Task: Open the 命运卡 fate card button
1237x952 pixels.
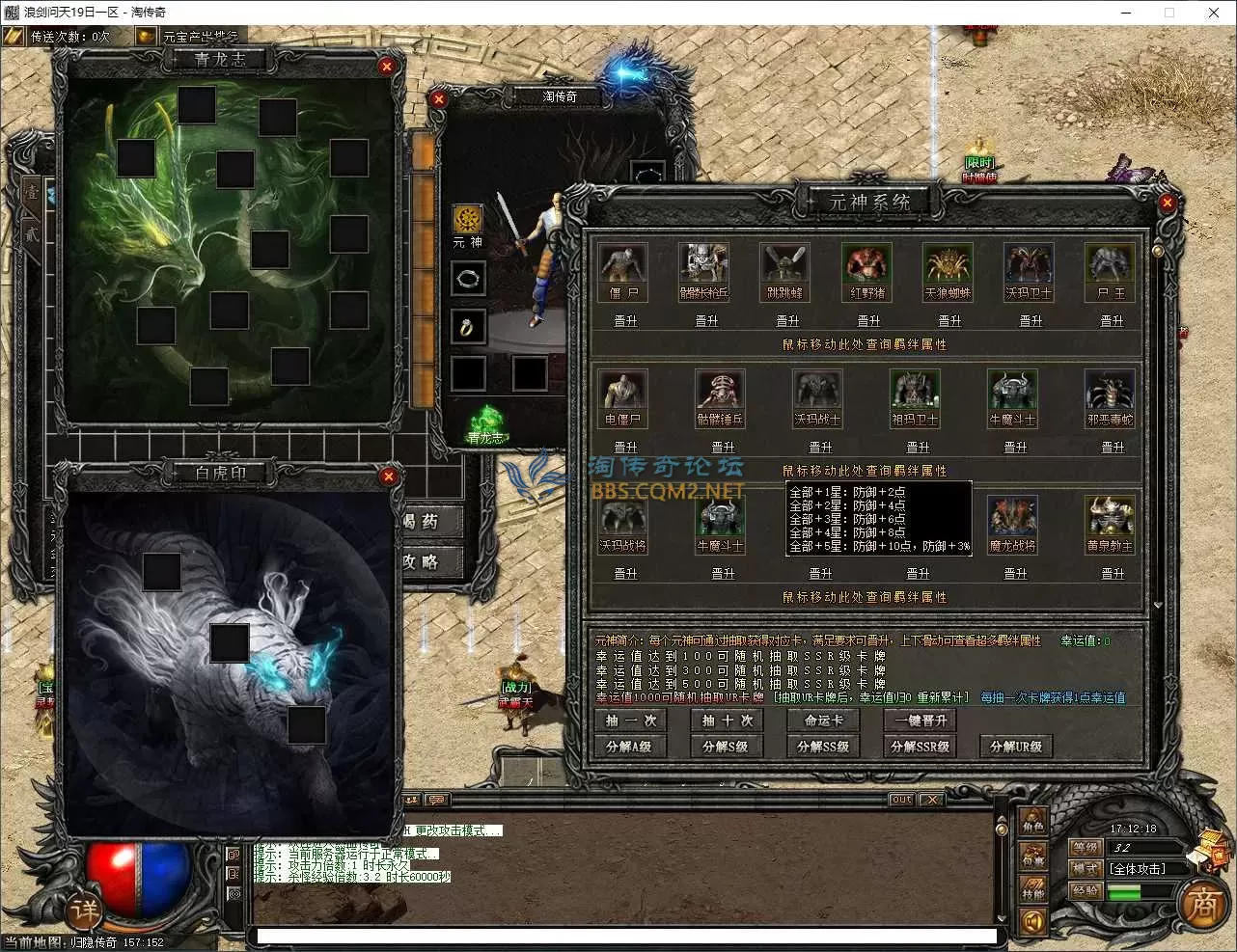Action: pyautogui.click(x=823, y=721)
